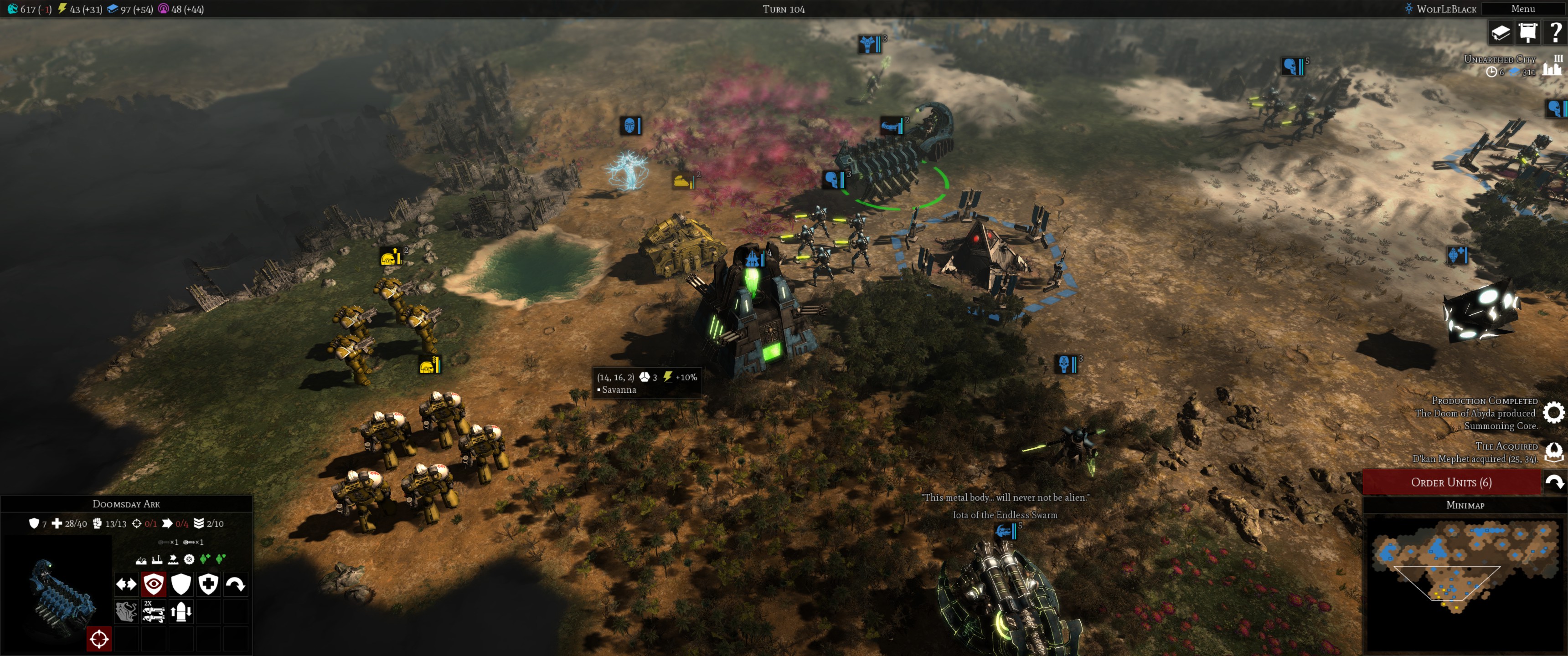Click the Order Units (6) button

(1451, 482)
